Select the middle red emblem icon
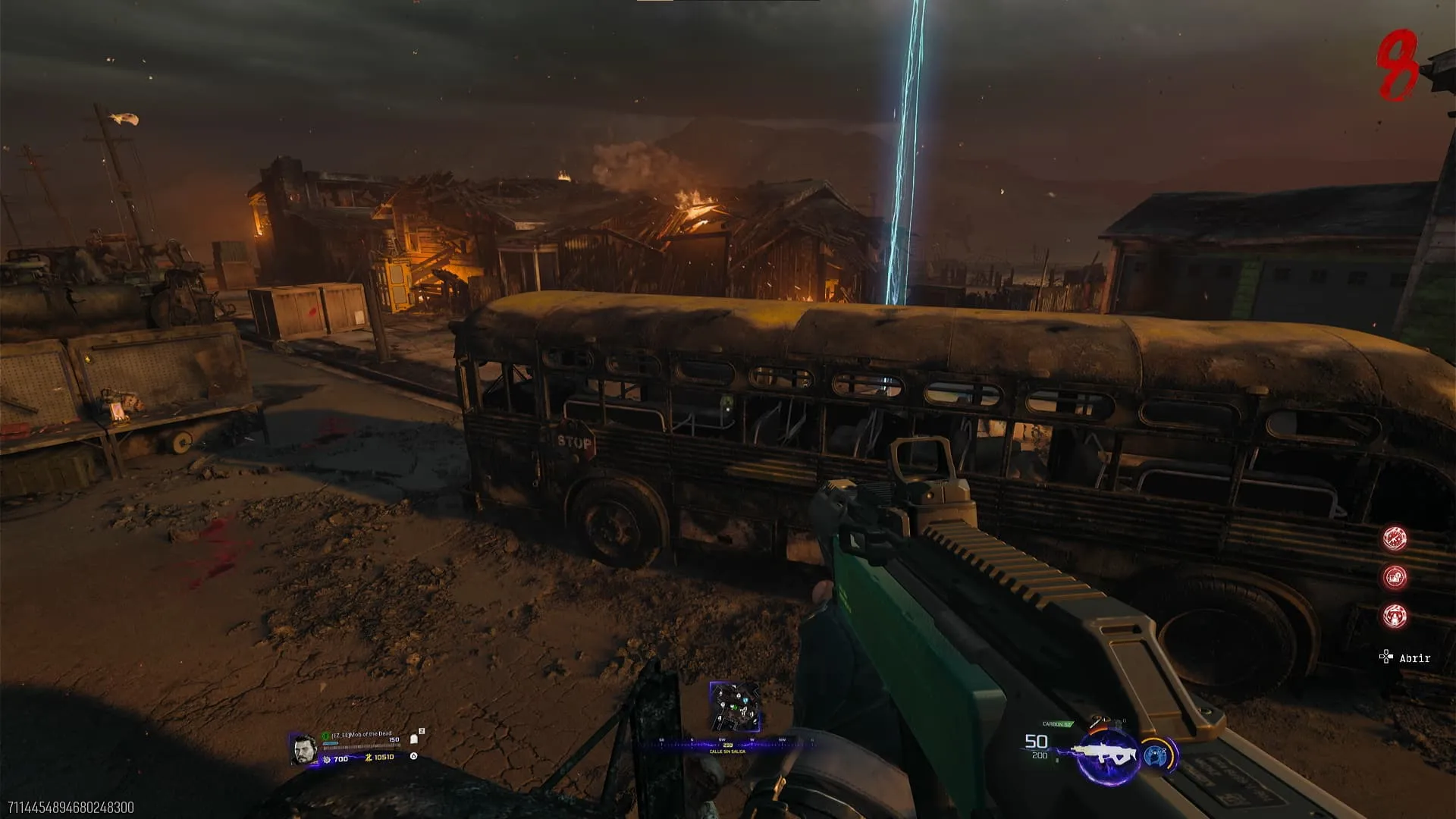Viewport: 1456px width, 819px height. tap(1395, 577)
